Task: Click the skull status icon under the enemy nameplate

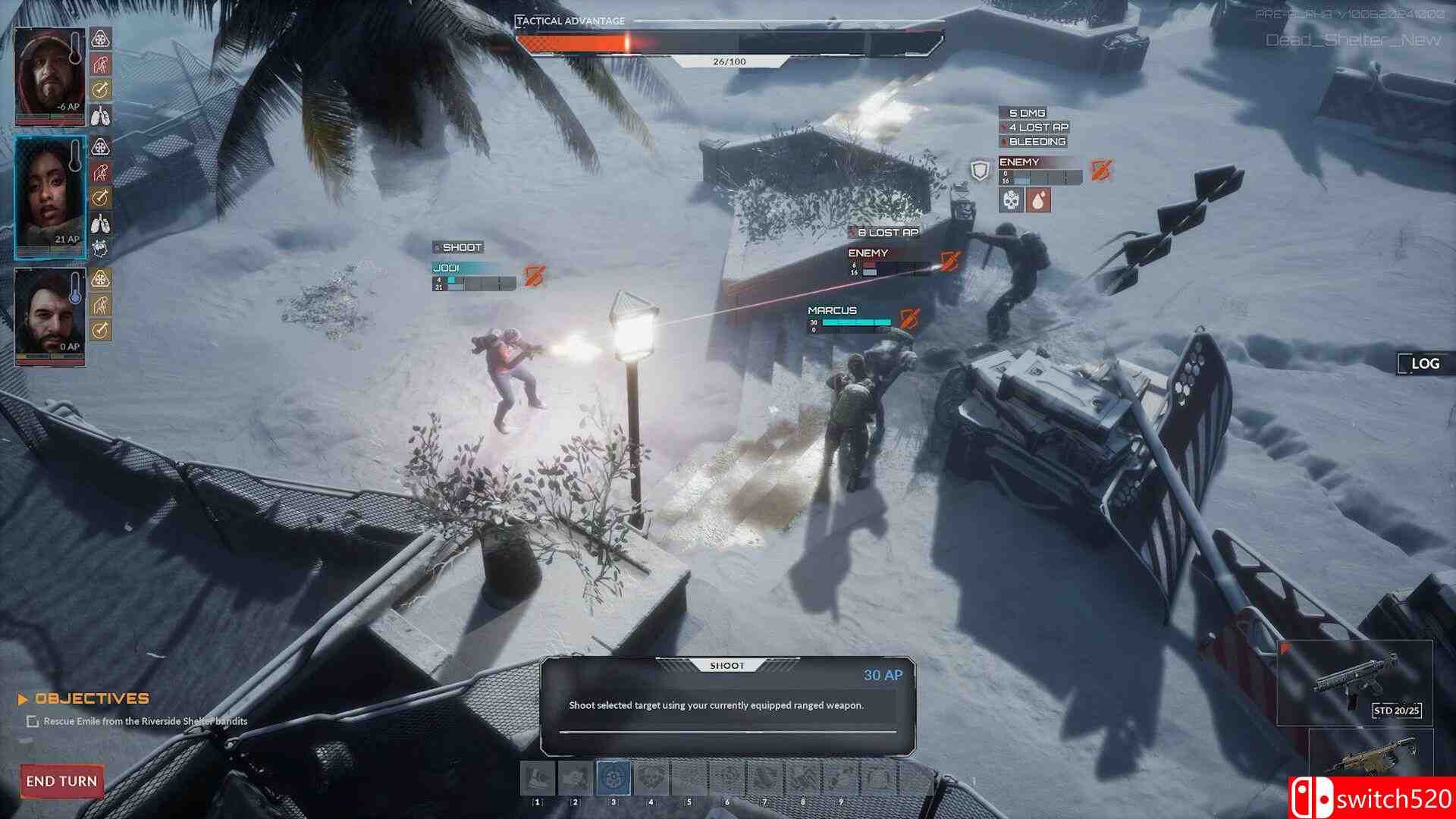Action: click(x=1012, y=200)
